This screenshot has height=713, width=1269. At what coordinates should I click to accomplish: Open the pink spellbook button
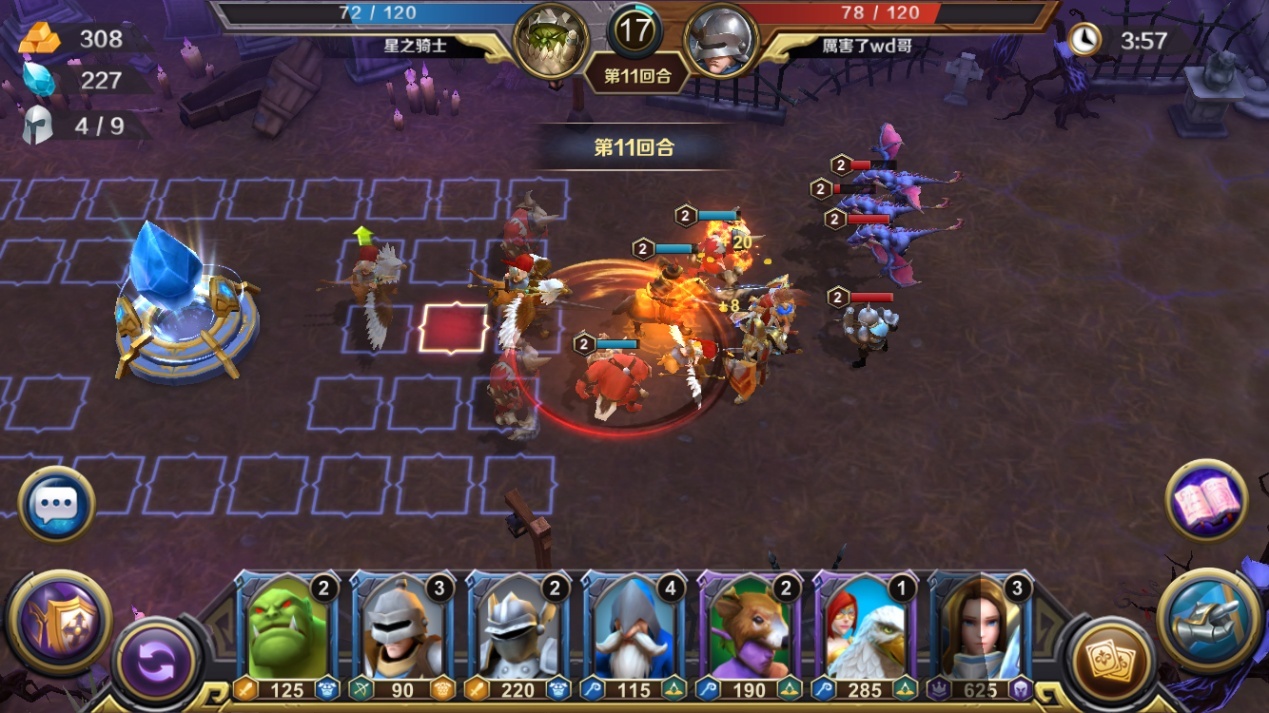pos(1206,500)
